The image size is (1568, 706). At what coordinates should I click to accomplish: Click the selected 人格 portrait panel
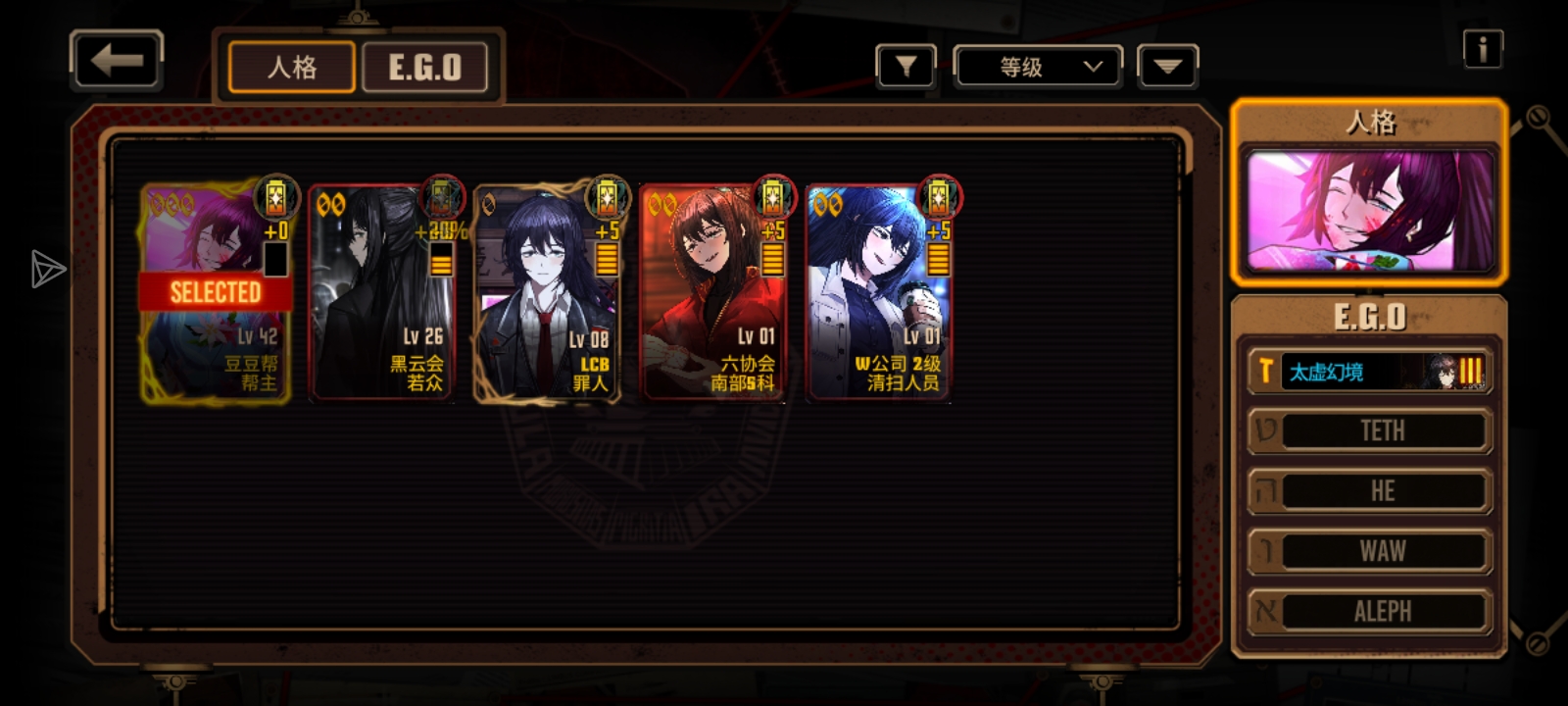tap(1369, 210)
